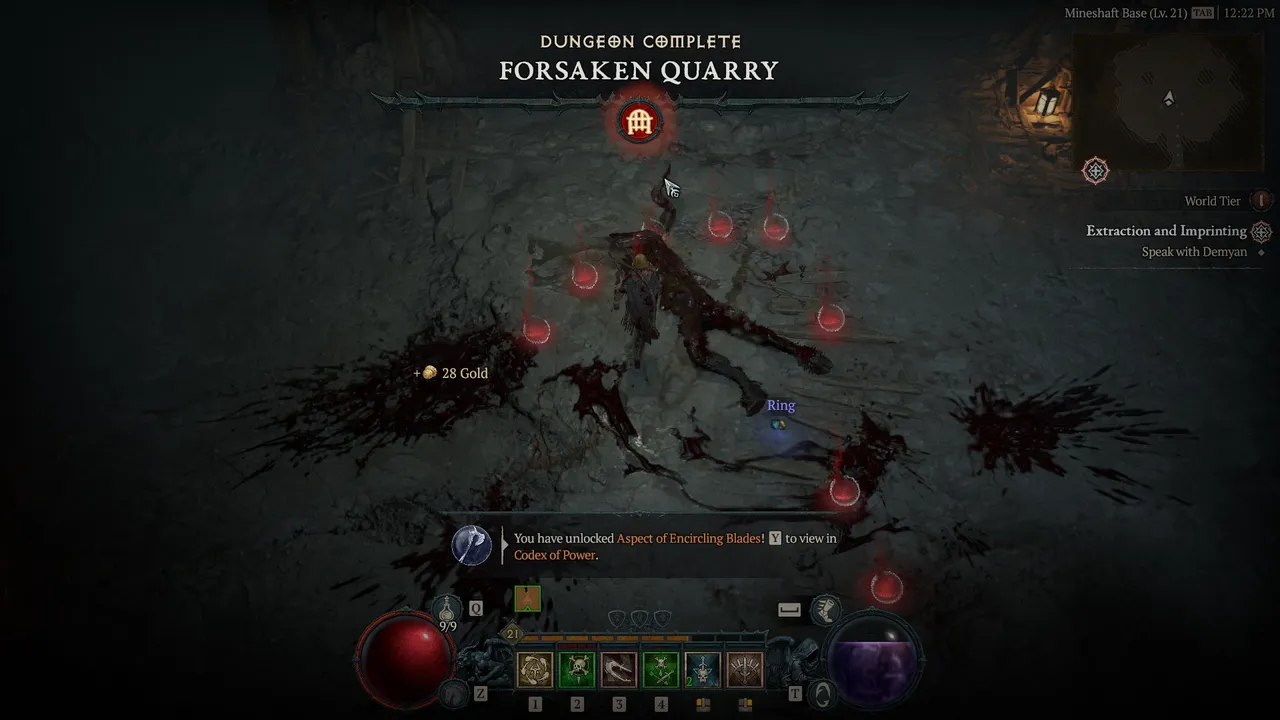The image size is (1280, 720).
Task: Click the mount icon beside the health orb
Action: (455, 692)
